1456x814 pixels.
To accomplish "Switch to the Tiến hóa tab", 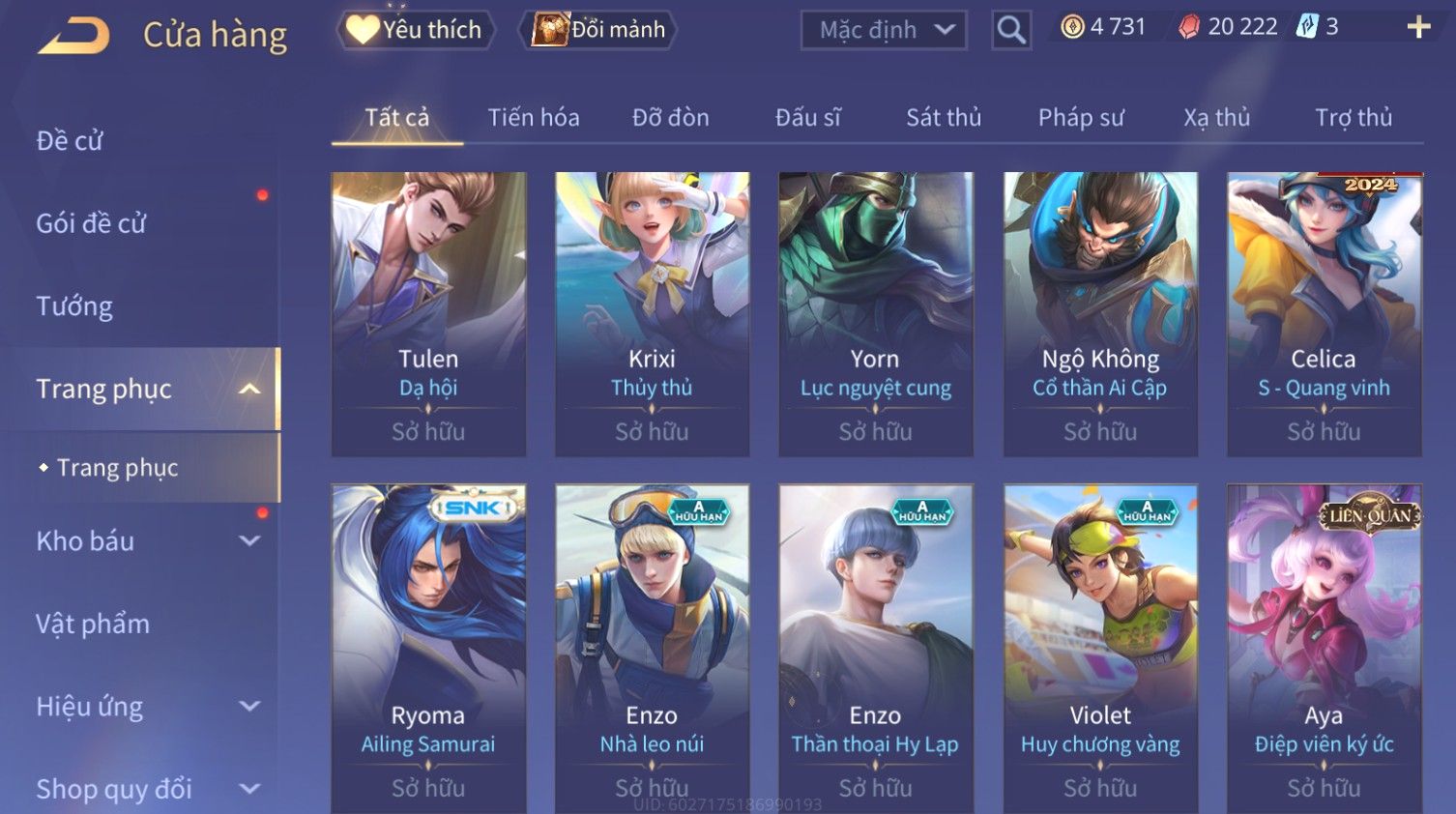I will point(534,118).
